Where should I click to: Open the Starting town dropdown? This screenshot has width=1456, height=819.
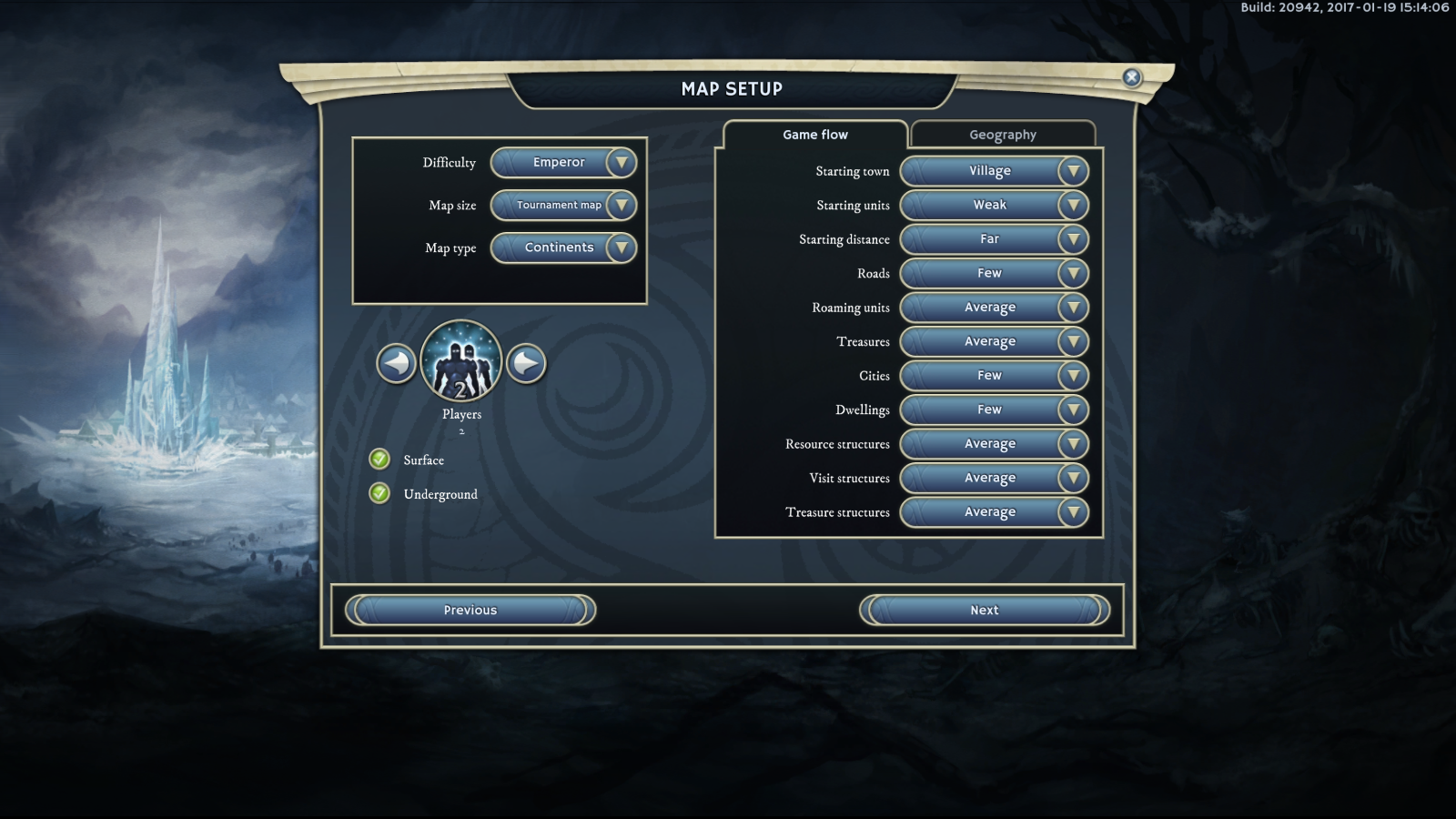pos(994,171)
